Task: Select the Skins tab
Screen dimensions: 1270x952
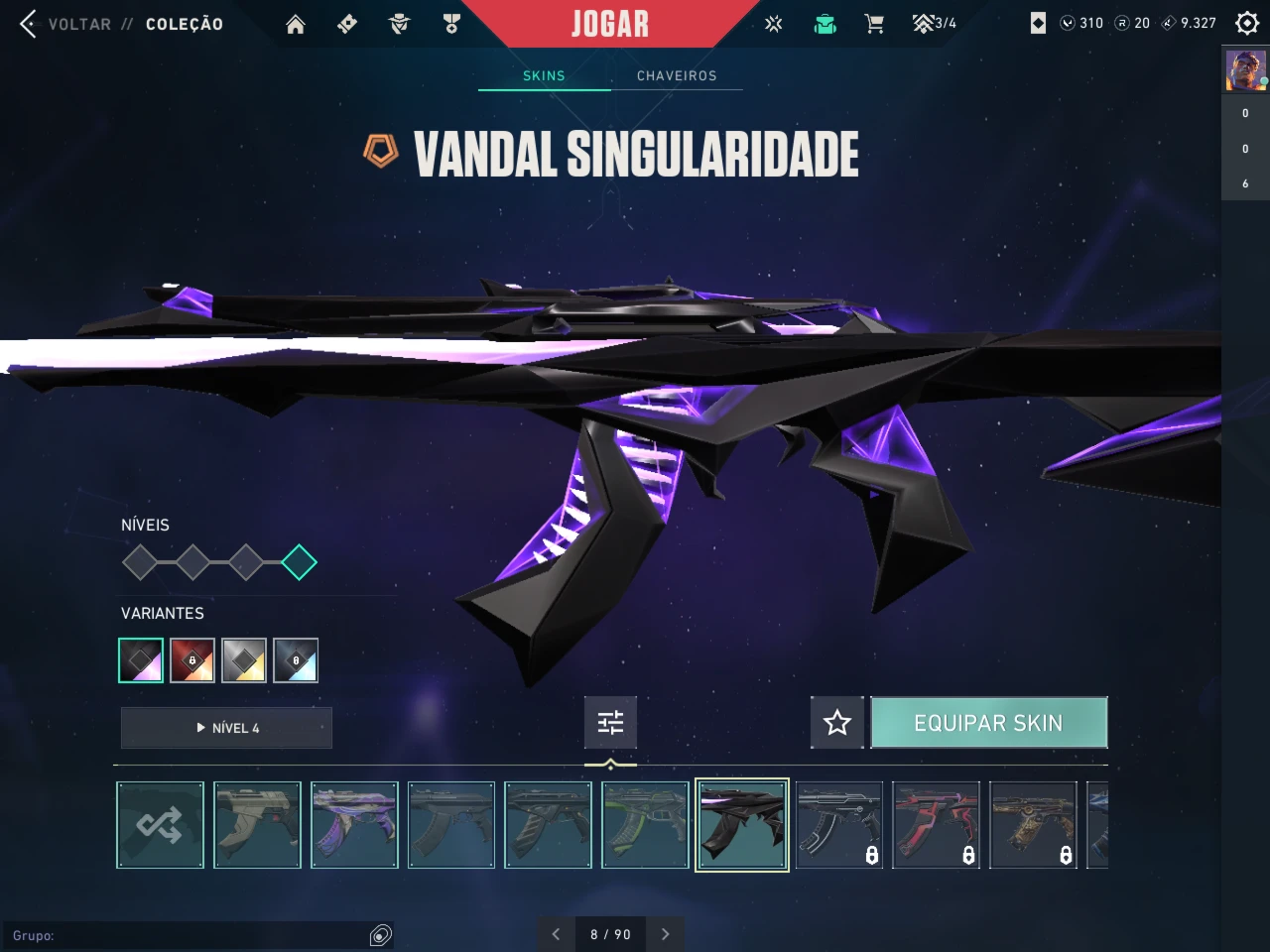Action: coord(544,75)
